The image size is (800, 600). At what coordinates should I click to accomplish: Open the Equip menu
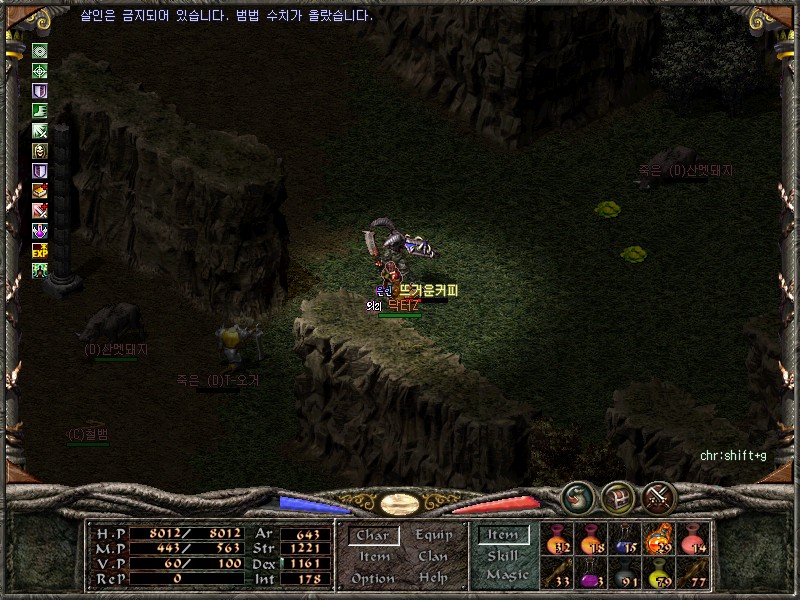(433, 535)
